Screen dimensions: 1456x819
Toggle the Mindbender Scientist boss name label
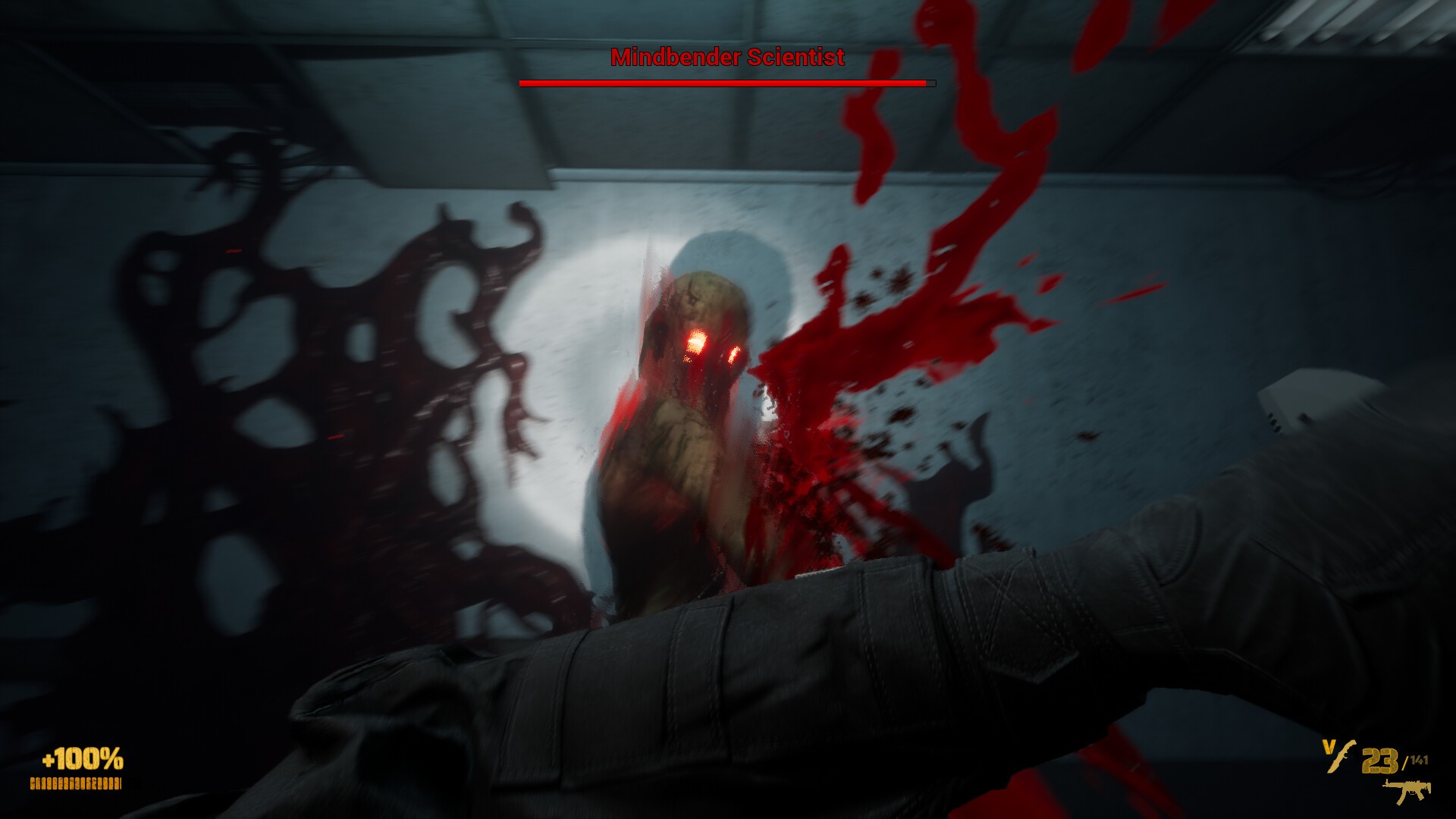click(726, 56)
